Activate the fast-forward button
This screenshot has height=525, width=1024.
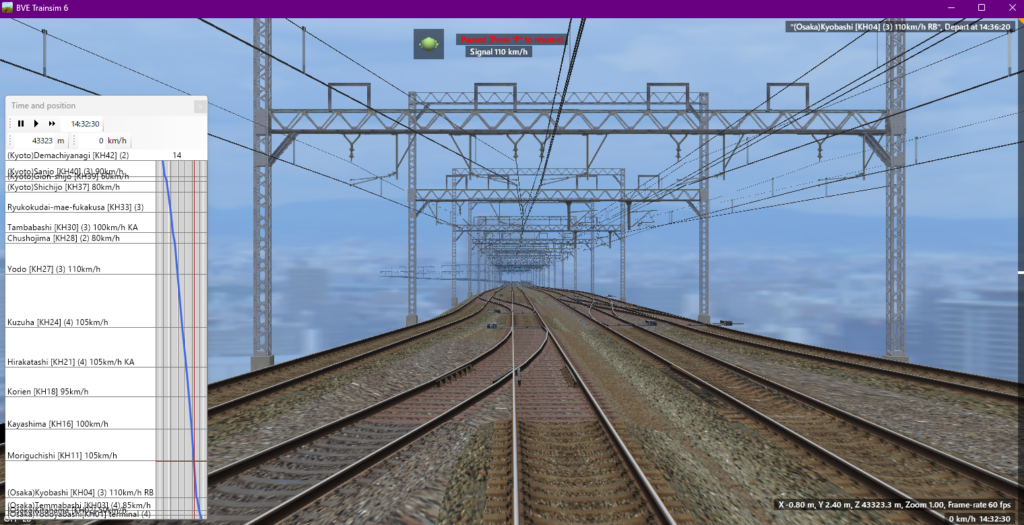(x=52, y=124)
